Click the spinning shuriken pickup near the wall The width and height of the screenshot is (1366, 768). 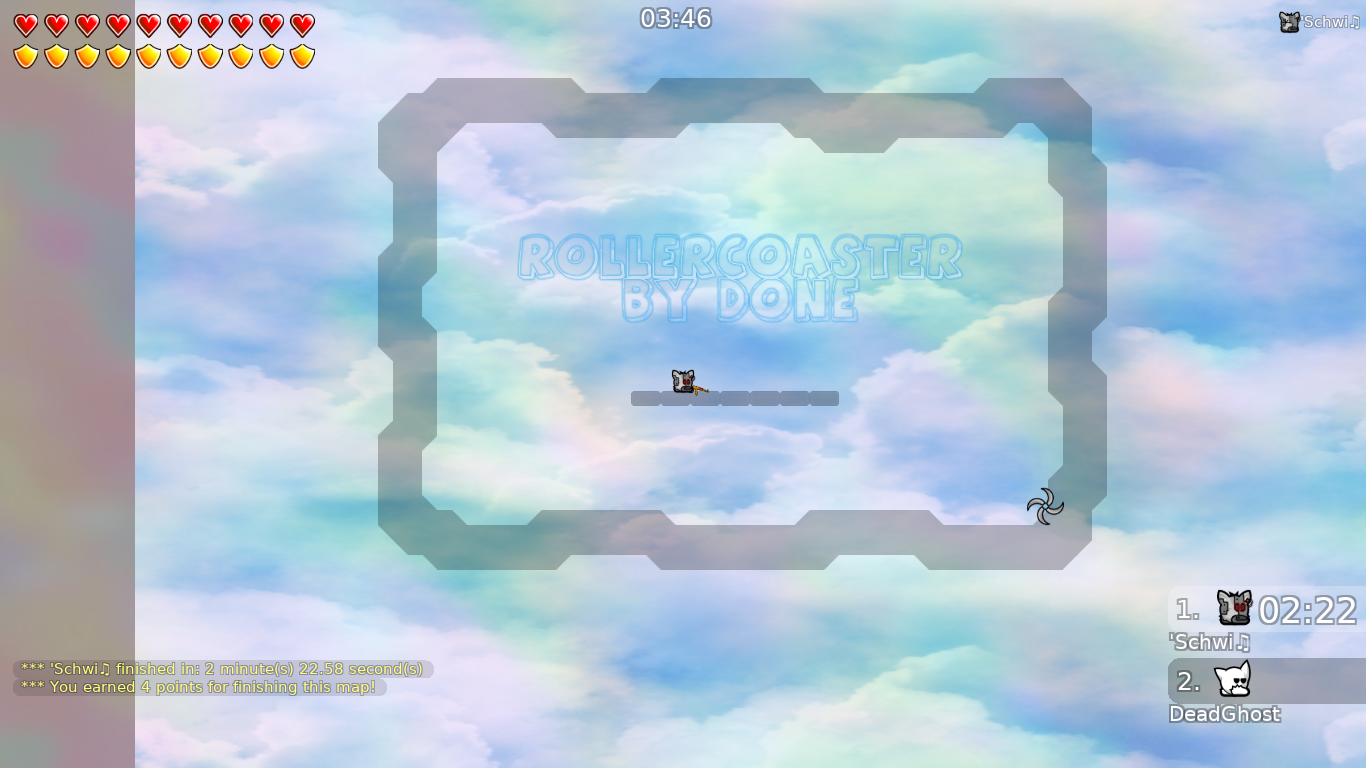tap(1044, 507)
